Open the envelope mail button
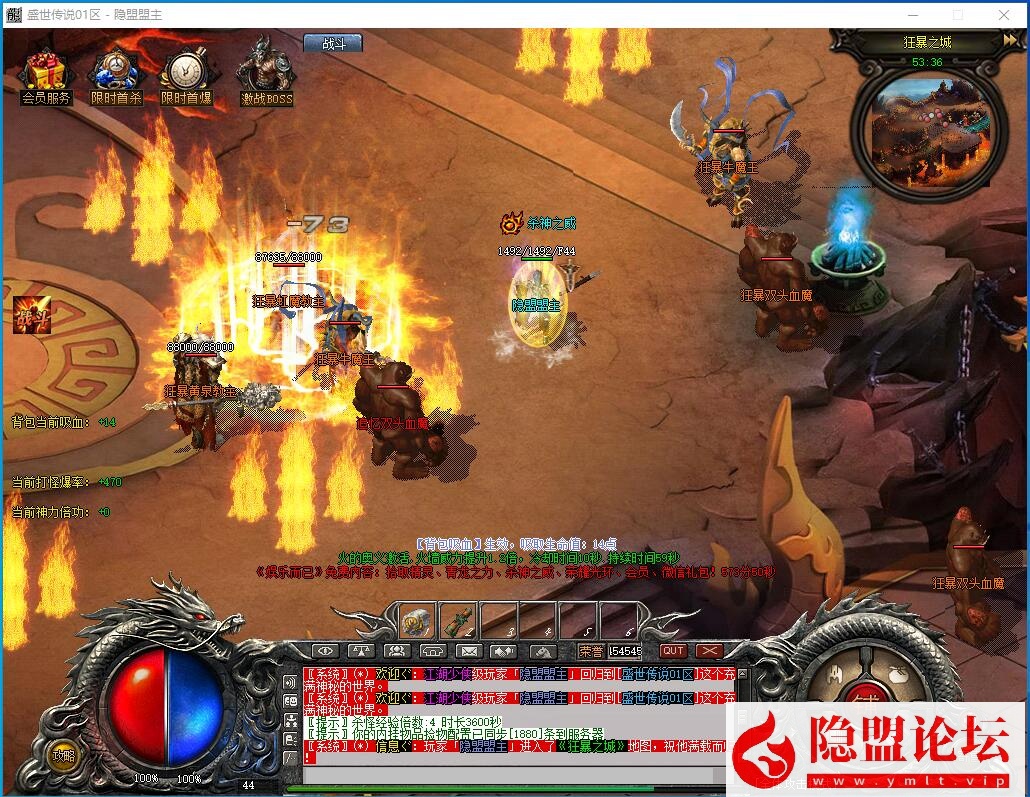The image size is (1030, 797). point(467,651)
